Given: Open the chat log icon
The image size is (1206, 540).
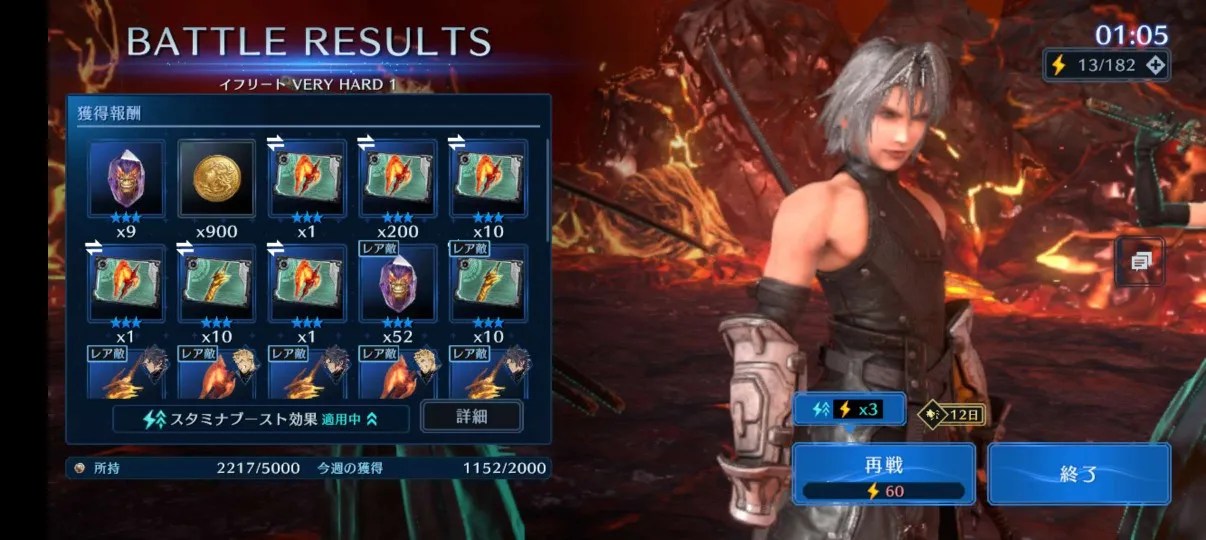Looking at the screenshot, I should [x=1140, y=261].
